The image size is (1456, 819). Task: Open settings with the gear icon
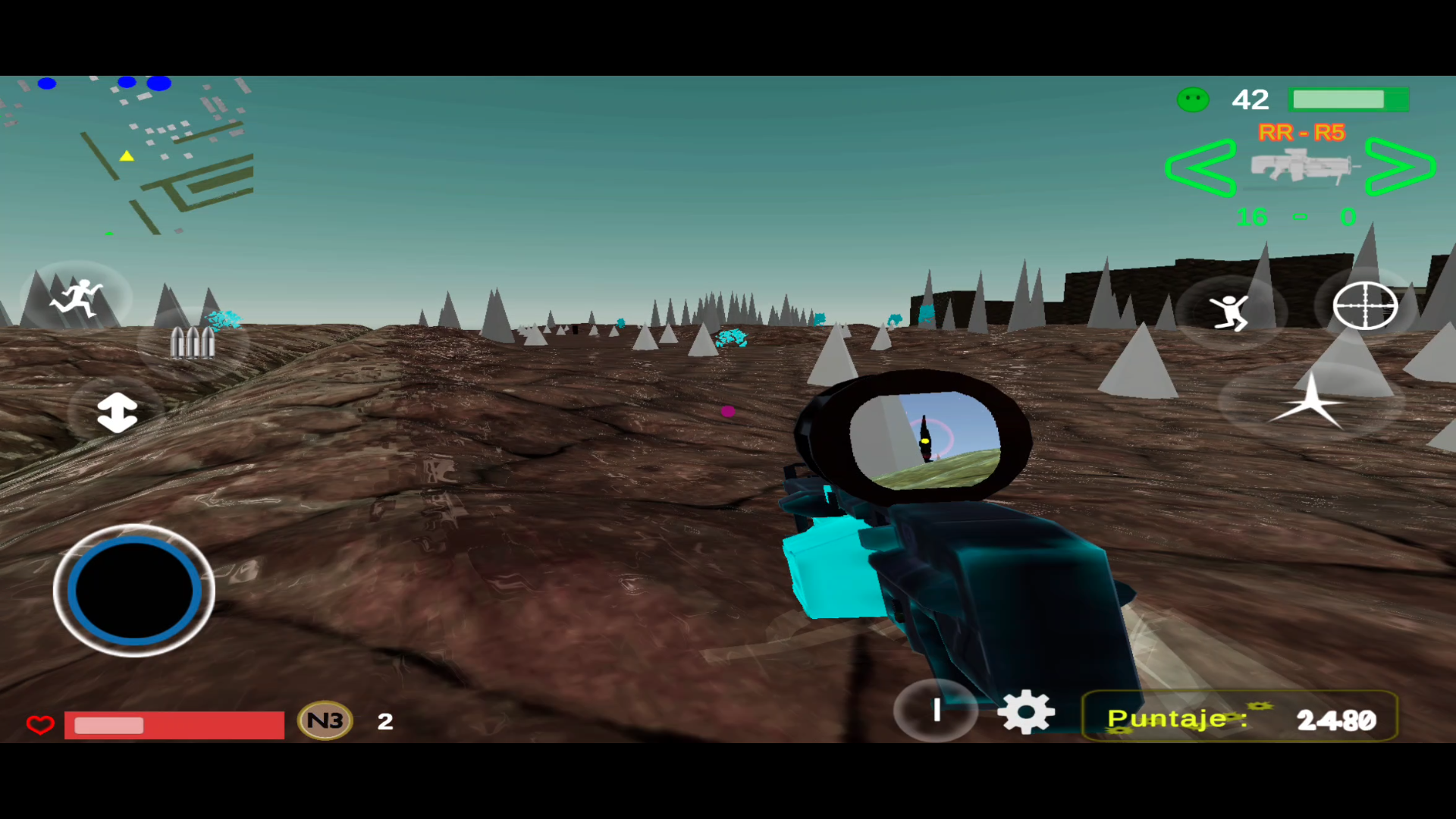coord(1025,711)
